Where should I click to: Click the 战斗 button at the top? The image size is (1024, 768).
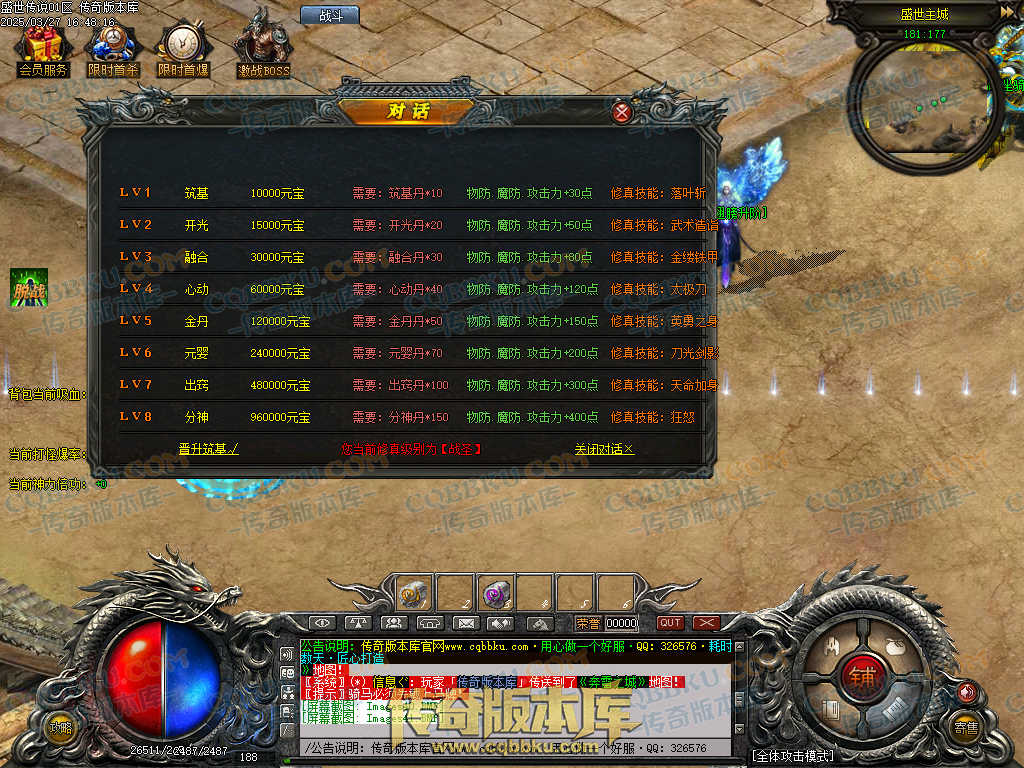point(330,15)
